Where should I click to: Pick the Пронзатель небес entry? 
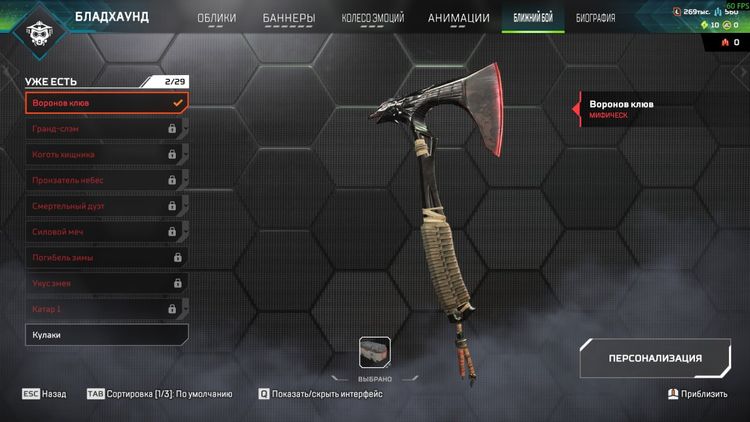pos(106,180)
